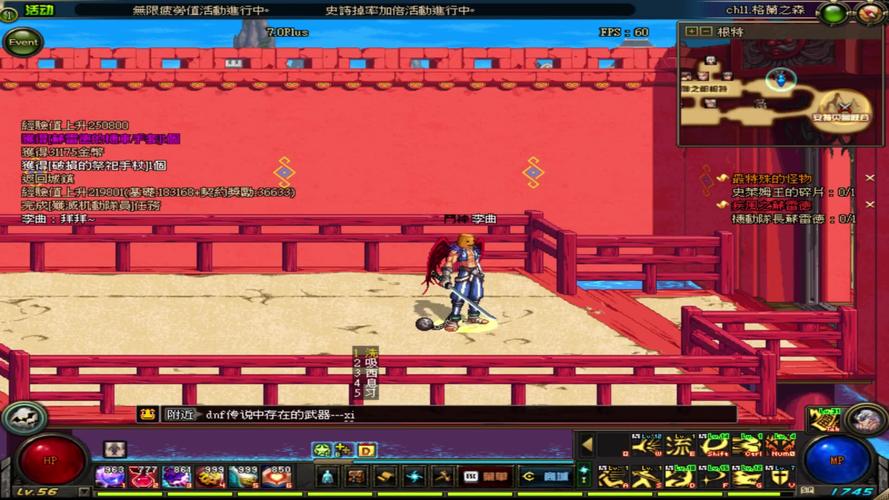The image size is (889, 500).
Task: Click the yellow D toggle icon
Action: 366,450
